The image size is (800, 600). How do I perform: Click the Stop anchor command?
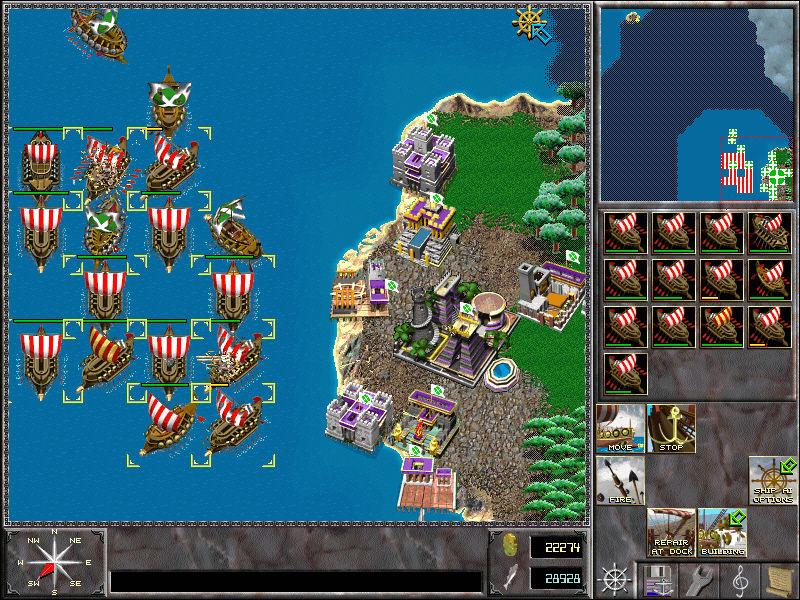point(671,429)
